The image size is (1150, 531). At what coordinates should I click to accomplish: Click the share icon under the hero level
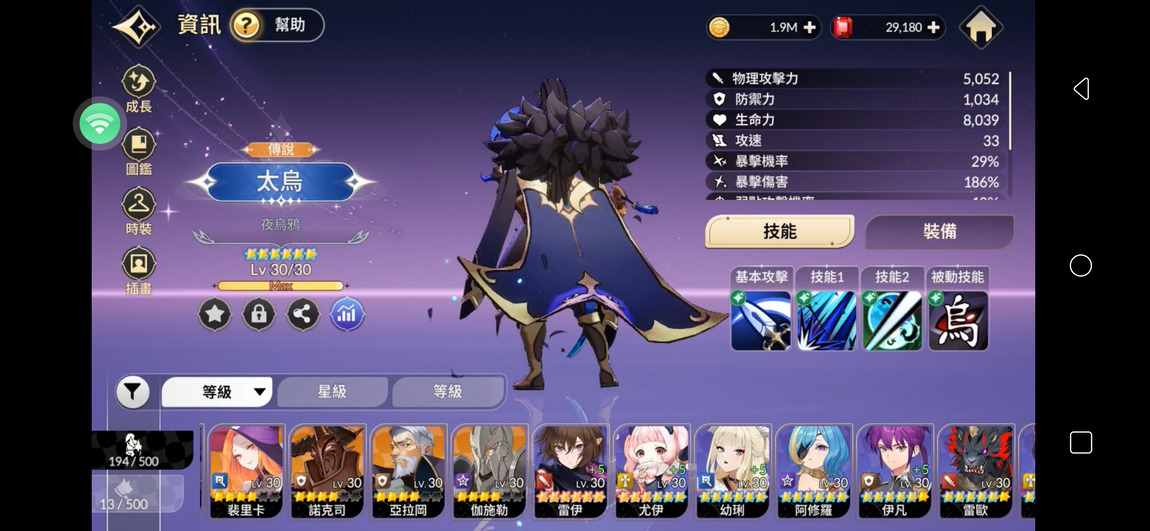point(303,315)
